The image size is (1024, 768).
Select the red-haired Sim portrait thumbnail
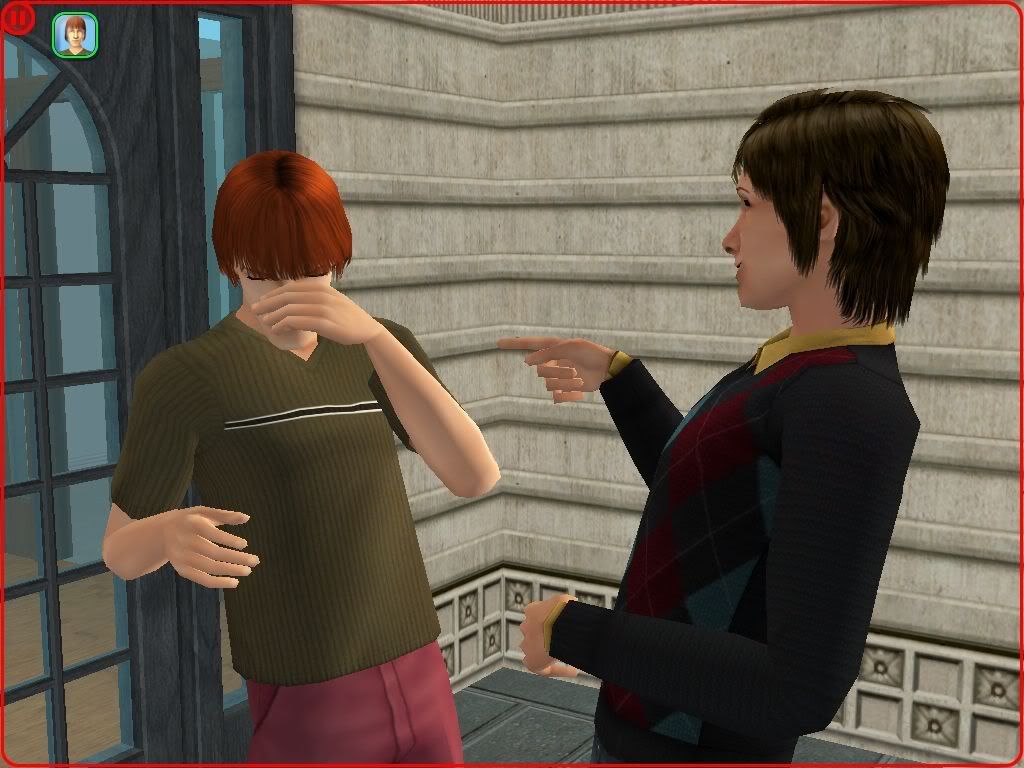pyautogui.click(x=75, y=35)
